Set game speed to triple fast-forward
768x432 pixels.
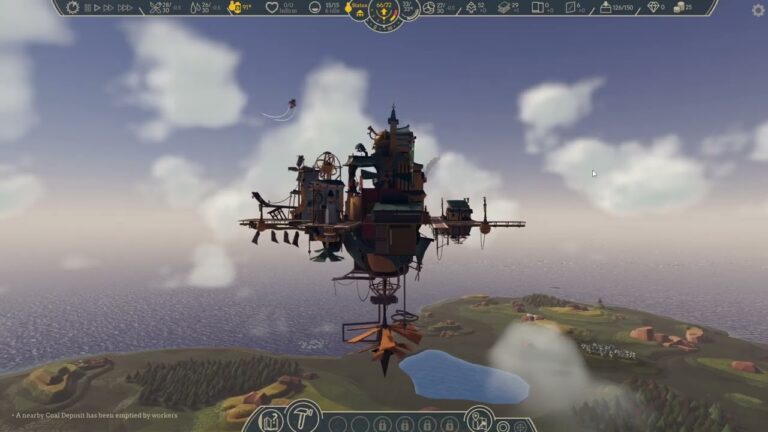point(124,7)
